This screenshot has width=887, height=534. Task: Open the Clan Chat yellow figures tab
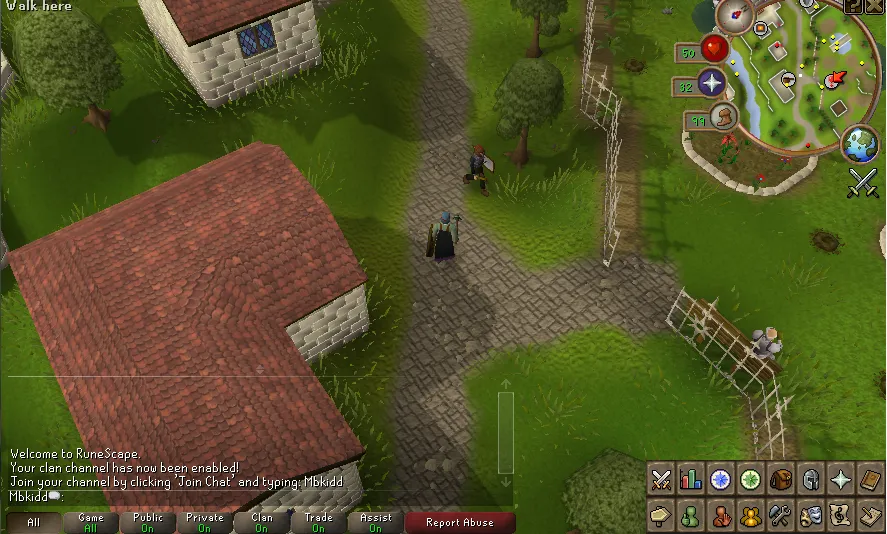click(x=750, y=516)
